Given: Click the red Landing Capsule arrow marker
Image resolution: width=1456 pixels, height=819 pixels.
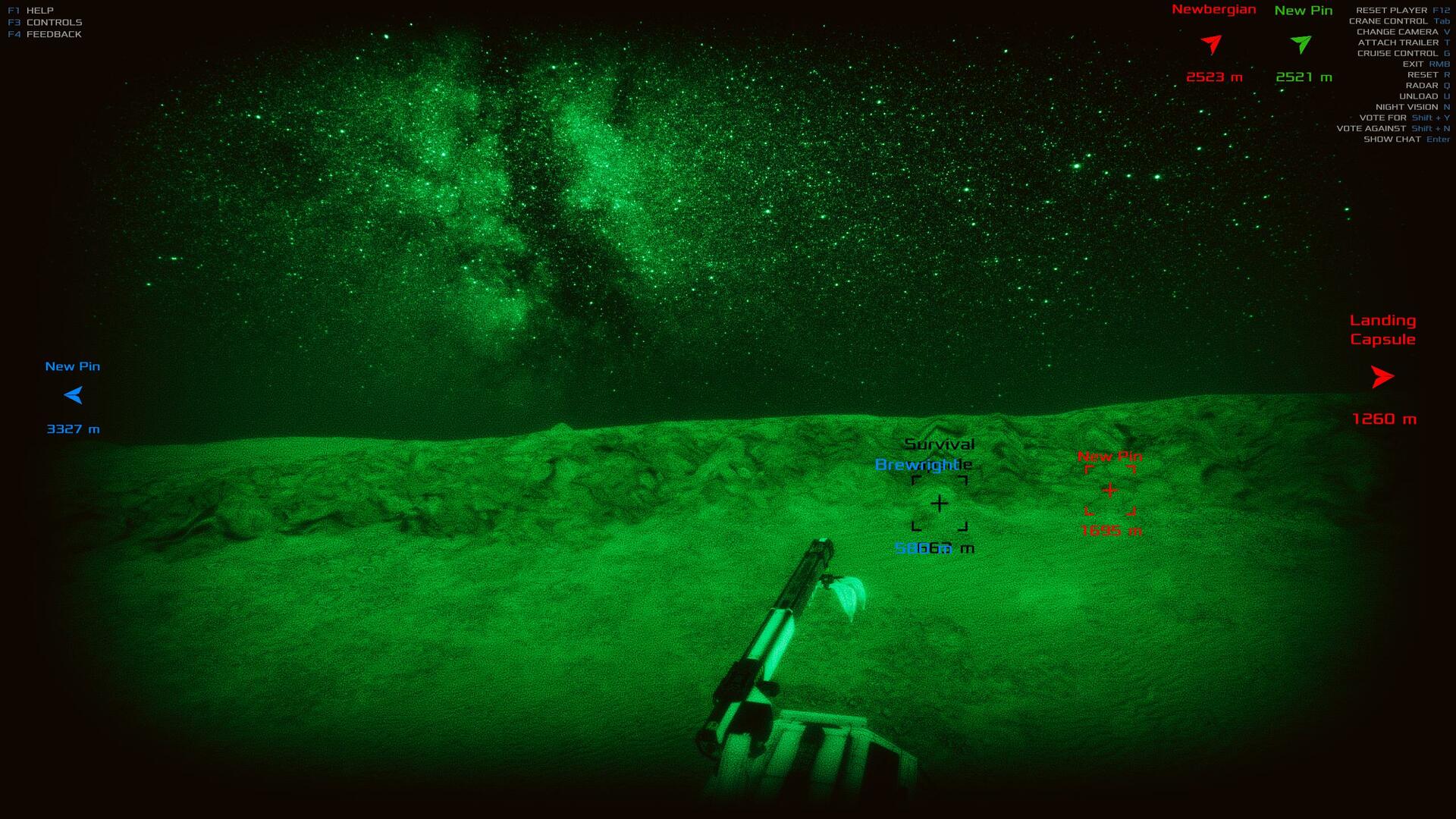Looking at the screenshot, I should pyautogui.click(x=1382, y=377).
